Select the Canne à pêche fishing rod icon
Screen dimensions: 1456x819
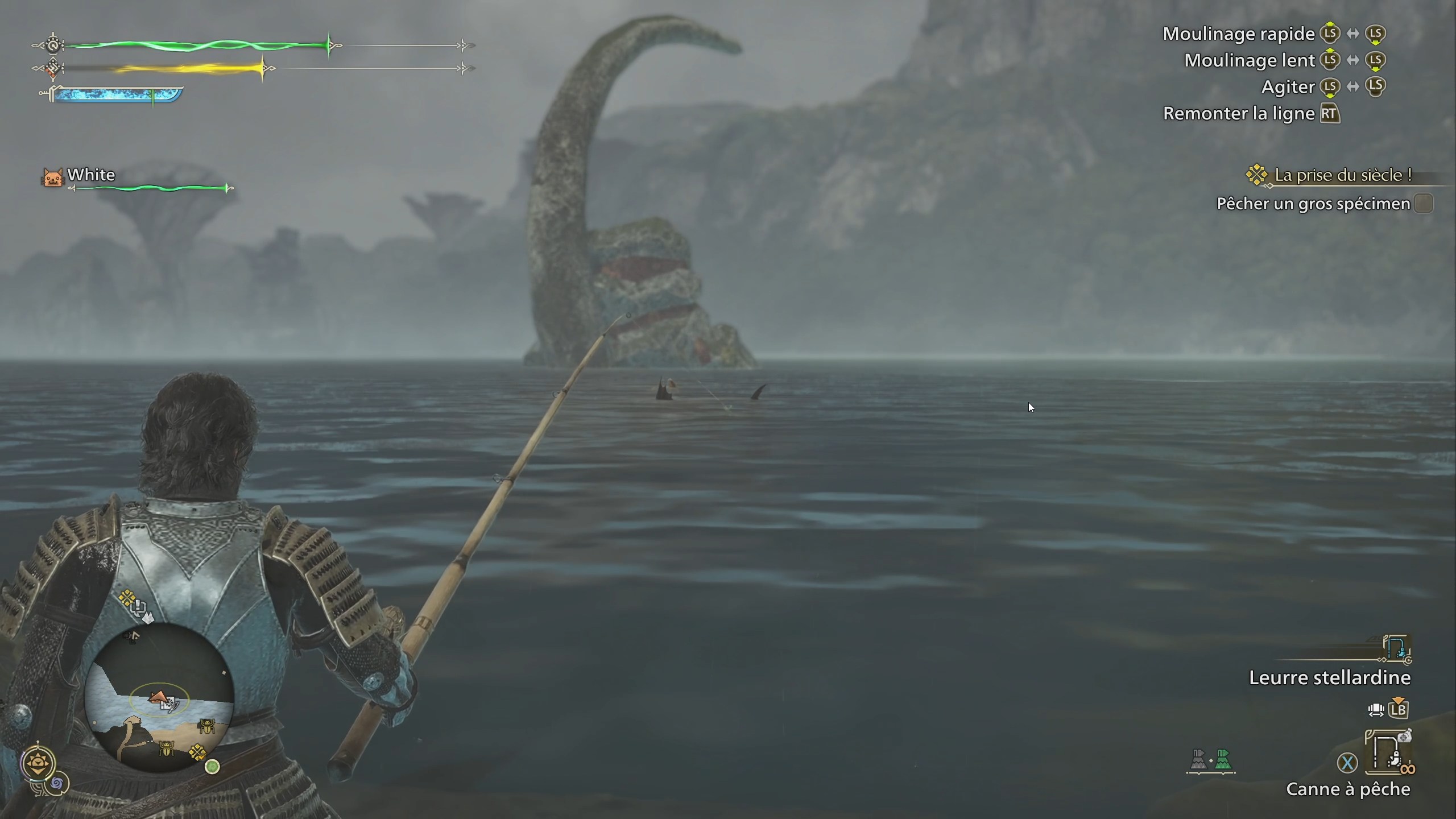[1389, 752]
